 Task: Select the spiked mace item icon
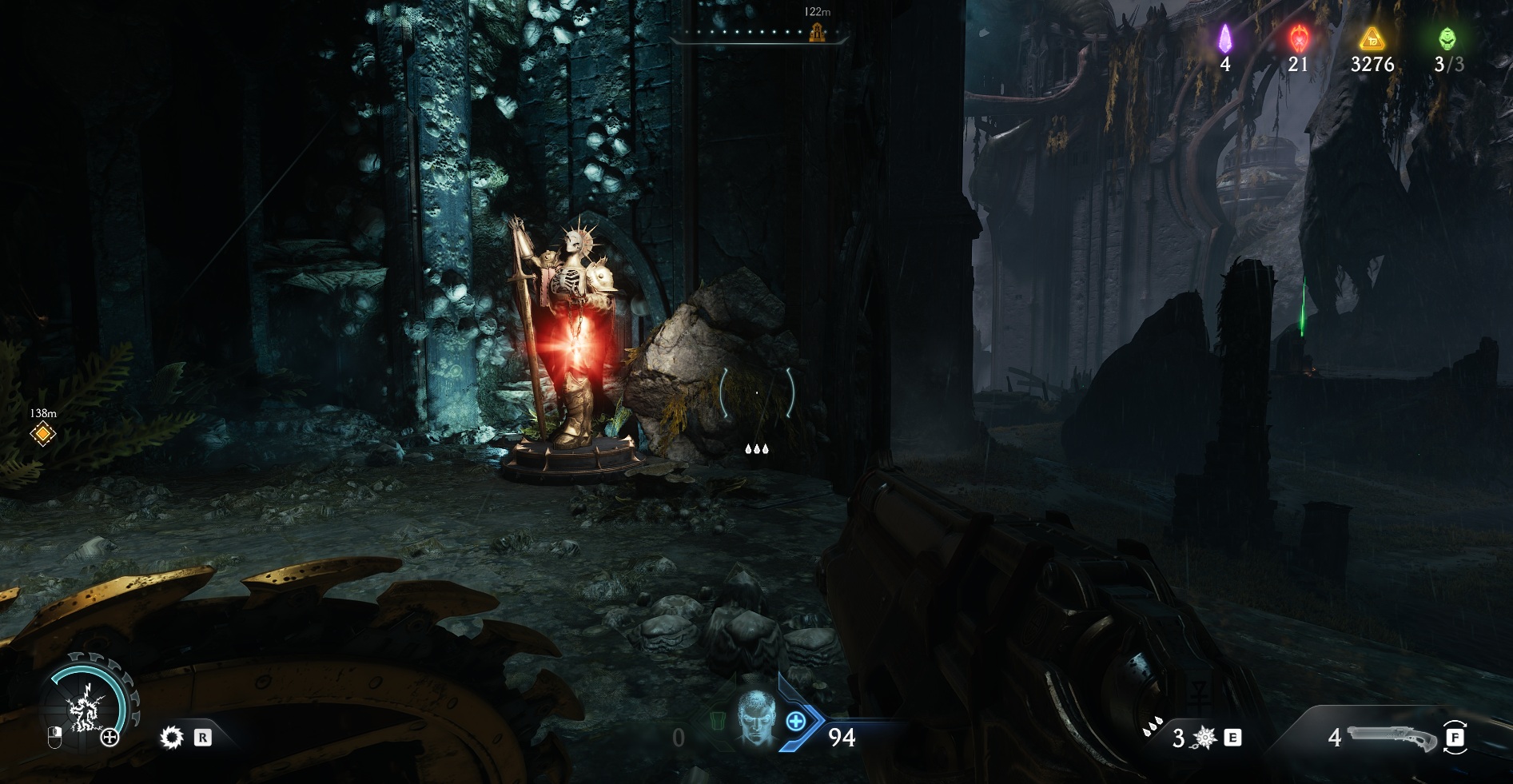point(1204,738)
